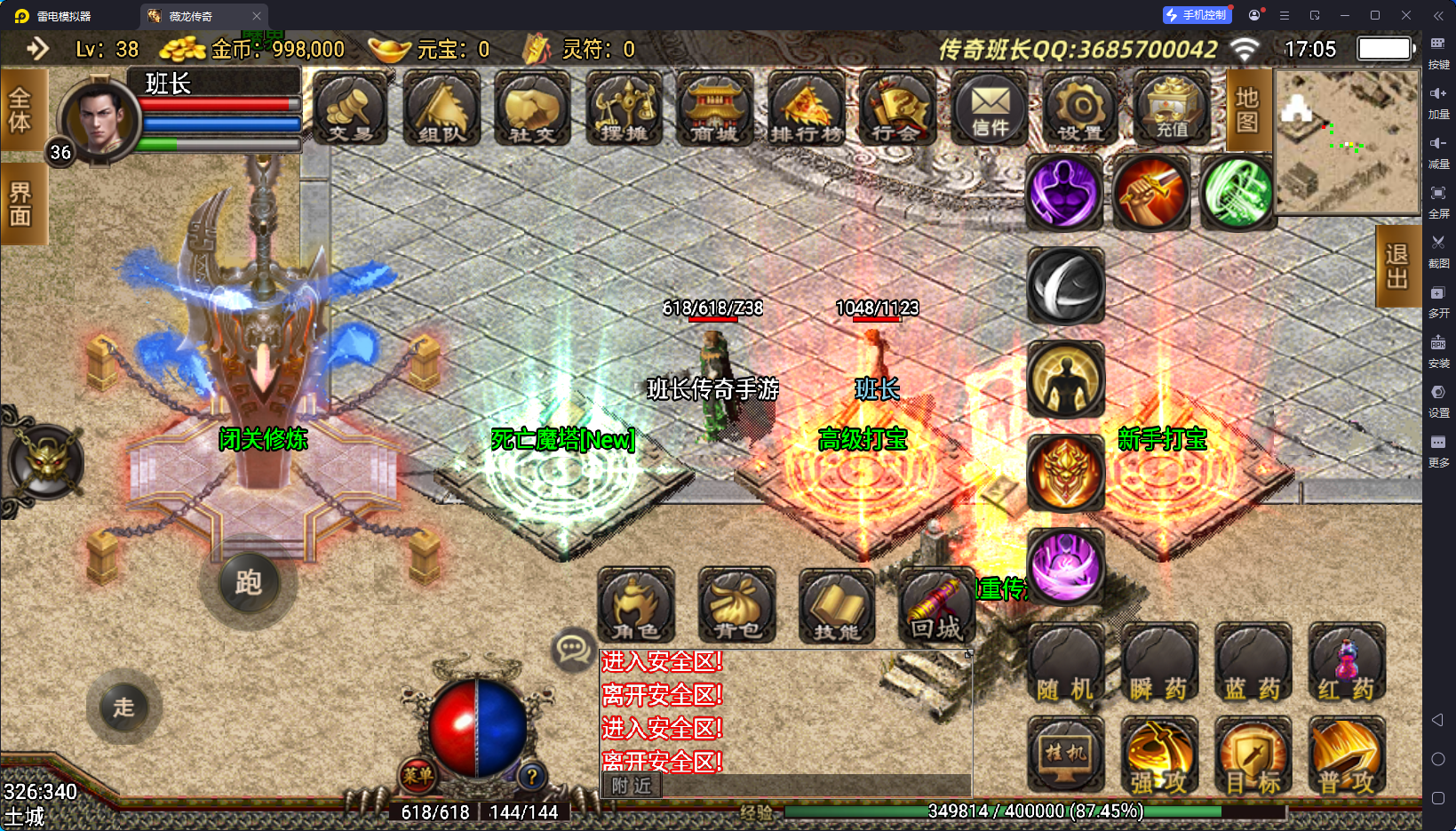Activate 普攻 normal attack
Viewport: 1456px width, 831px height.
pyautogui.click(x=1346, y=757)
